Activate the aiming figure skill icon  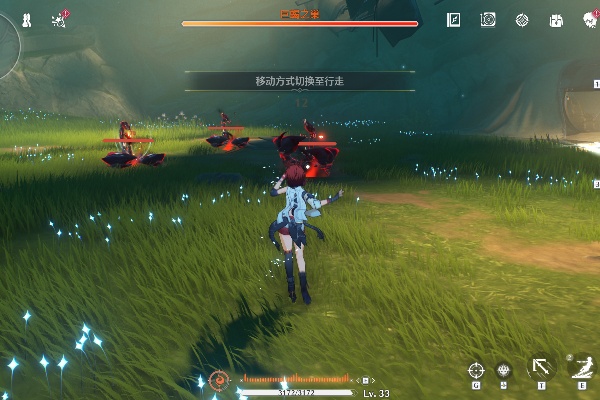(x=579, y=367)
